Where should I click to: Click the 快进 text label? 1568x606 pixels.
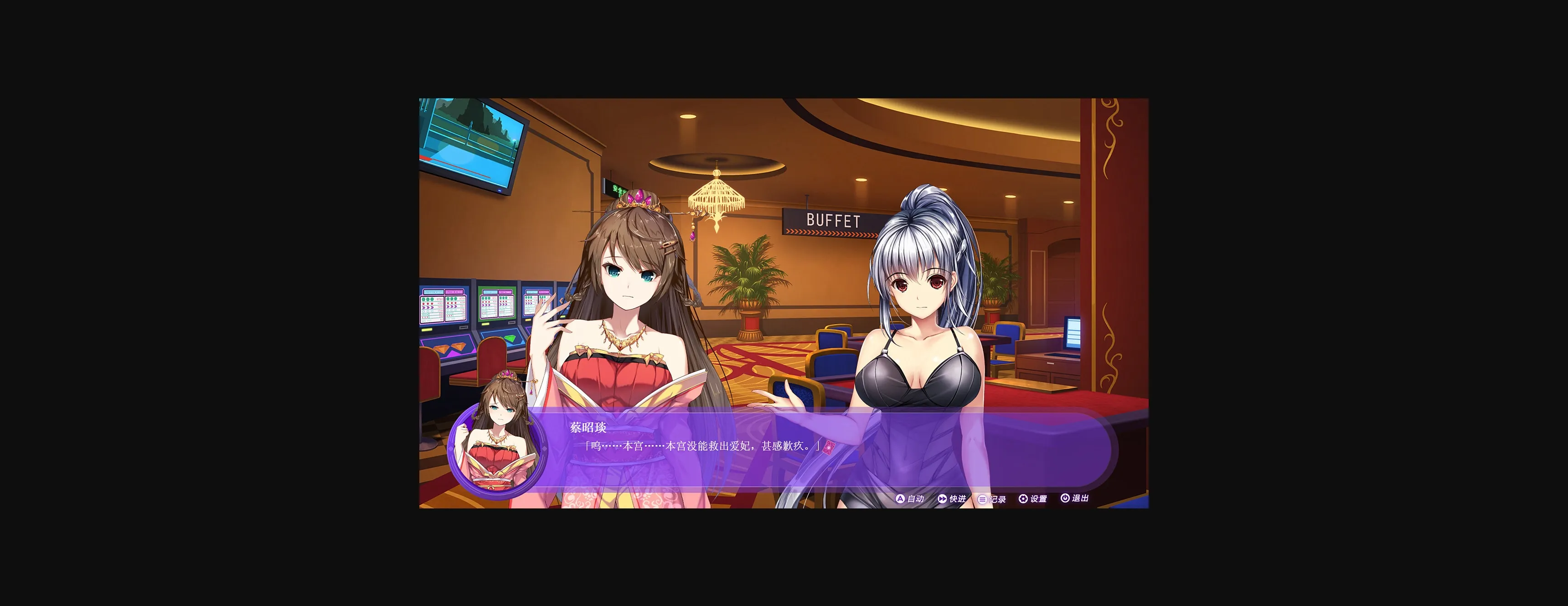click(958, 498)
